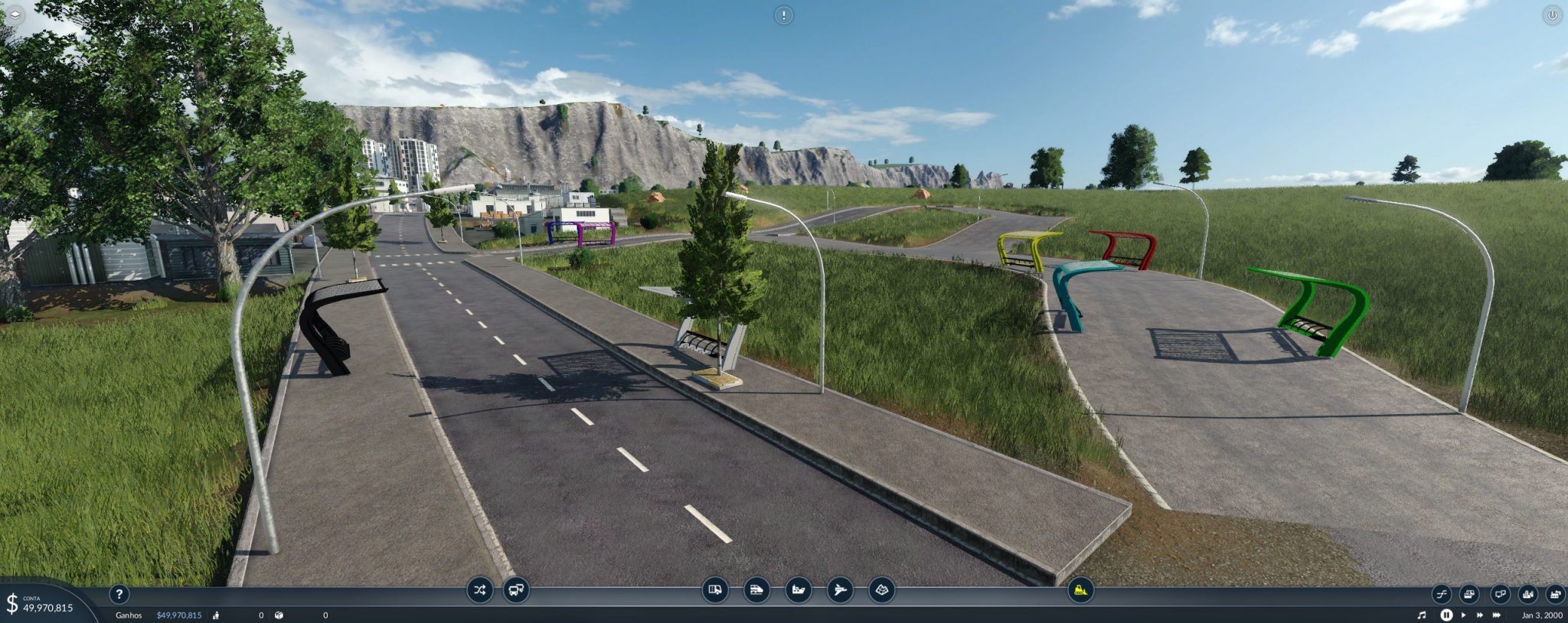The image size is (1568, 623).
Task: Set maximum game speed with triple arrow
Action: pyautogui.click(x=1498, y=615)
